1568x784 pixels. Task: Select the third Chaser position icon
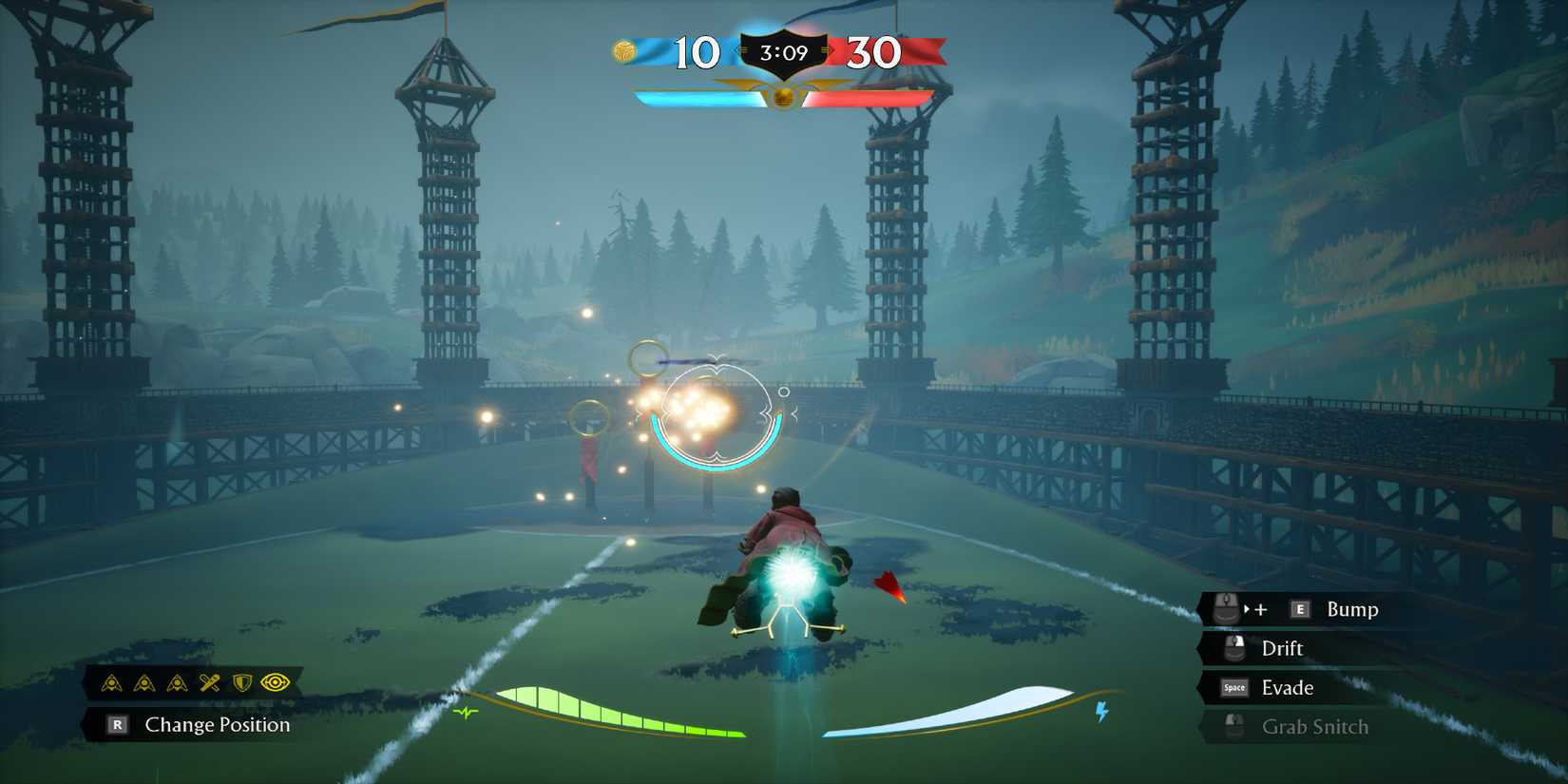click(x=177, y=683)
